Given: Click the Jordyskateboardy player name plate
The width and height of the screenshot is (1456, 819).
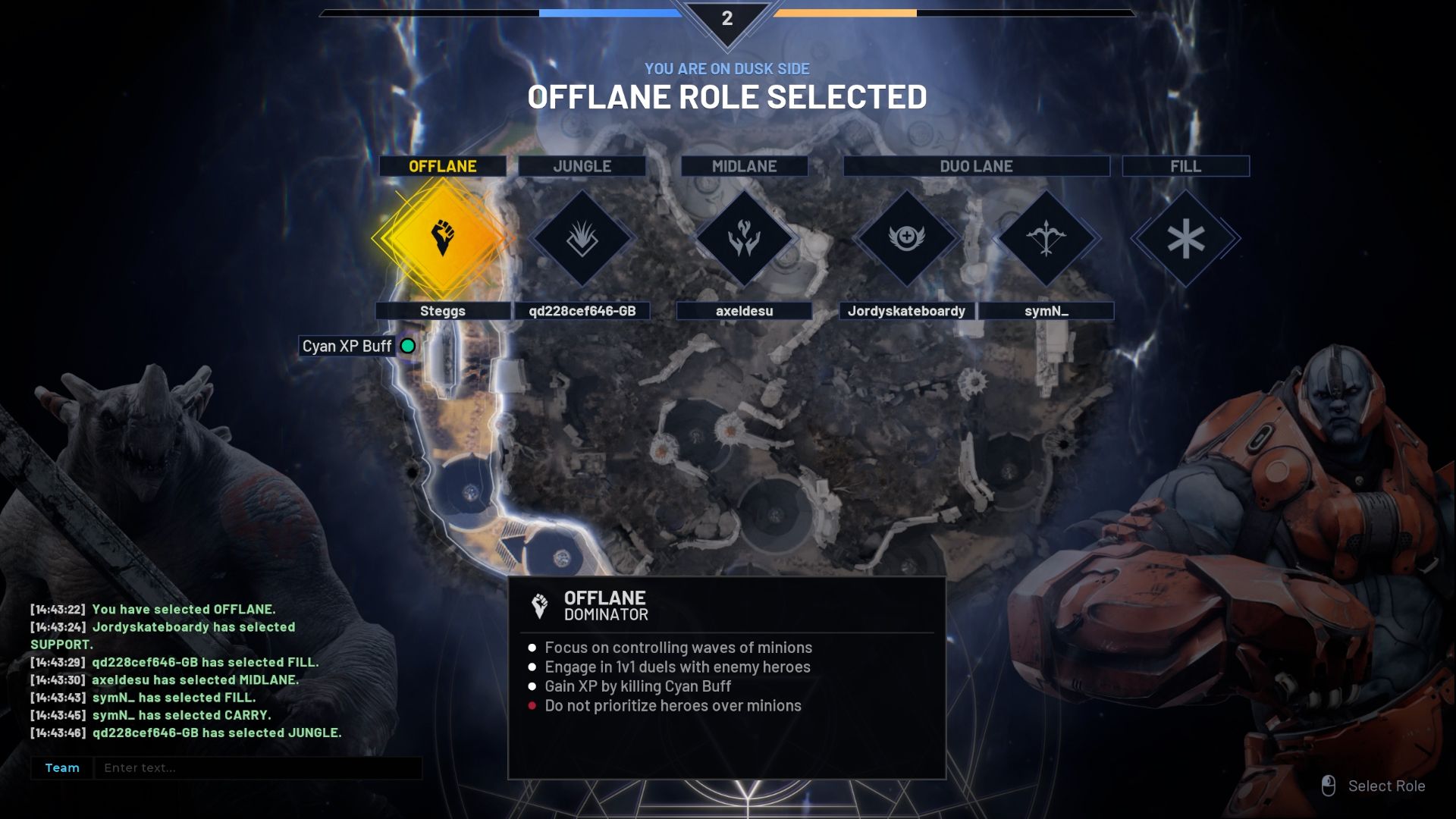Looking at the screenshot, I should (906, 311).
